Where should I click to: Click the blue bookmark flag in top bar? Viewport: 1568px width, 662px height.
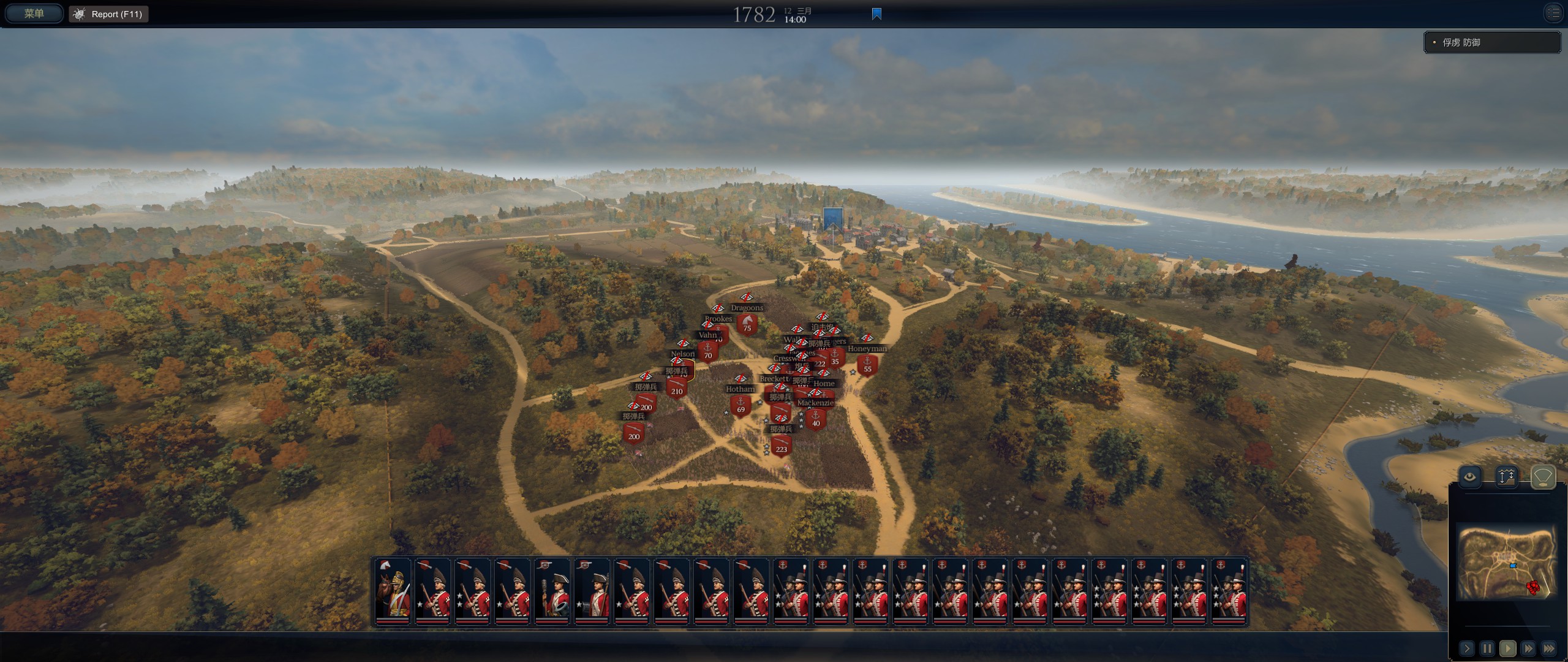876,14
